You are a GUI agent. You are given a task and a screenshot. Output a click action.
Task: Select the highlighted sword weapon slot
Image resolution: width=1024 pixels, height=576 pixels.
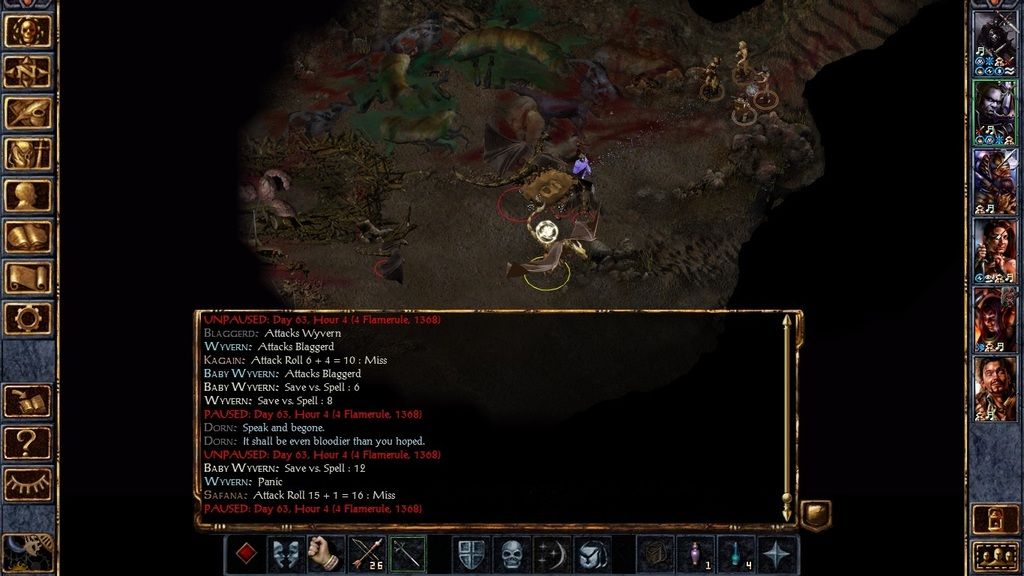(407, 554)
